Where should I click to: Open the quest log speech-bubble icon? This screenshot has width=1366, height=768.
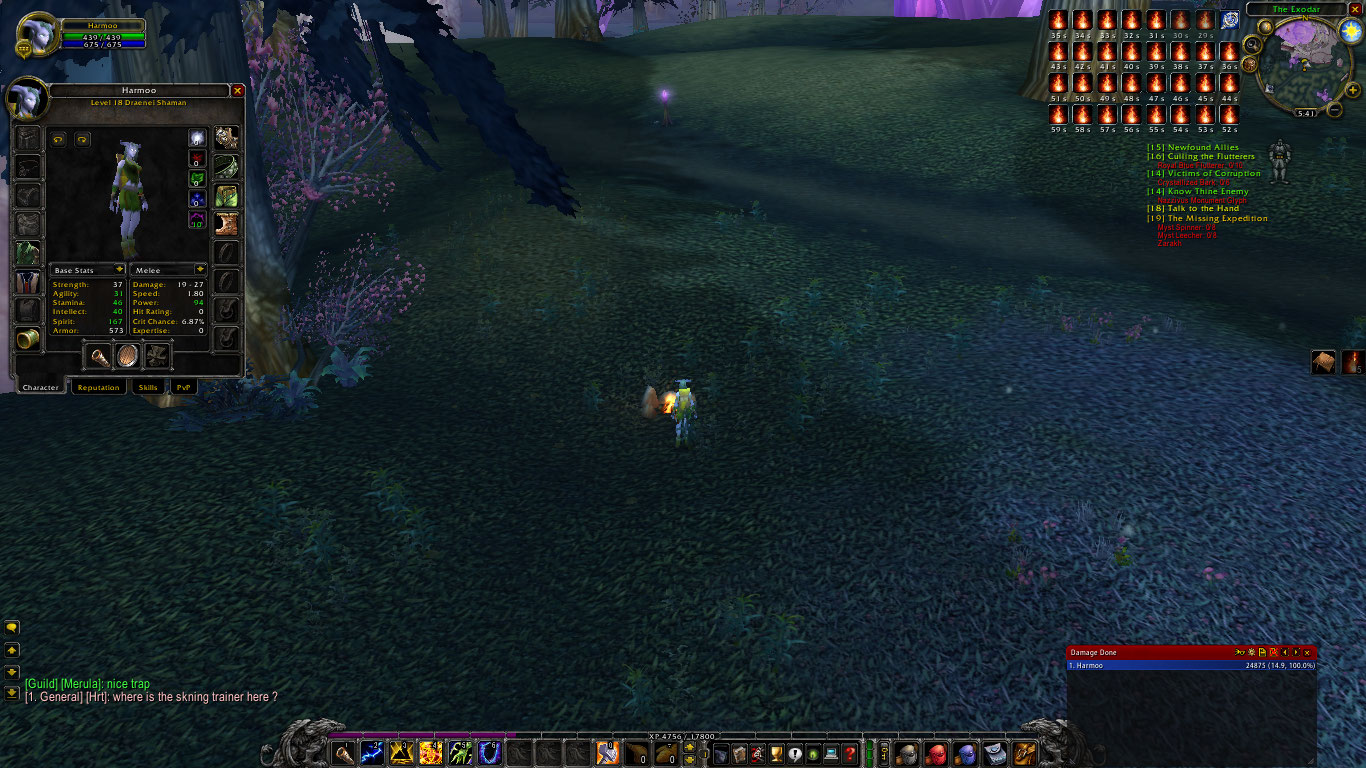pyautogui.click(x=794, y=756)
